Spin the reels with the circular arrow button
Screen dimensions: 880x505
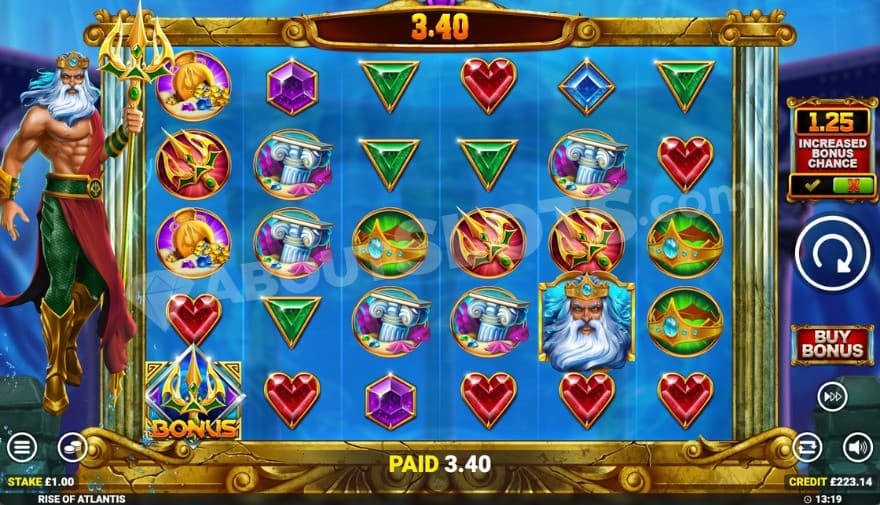832,254
